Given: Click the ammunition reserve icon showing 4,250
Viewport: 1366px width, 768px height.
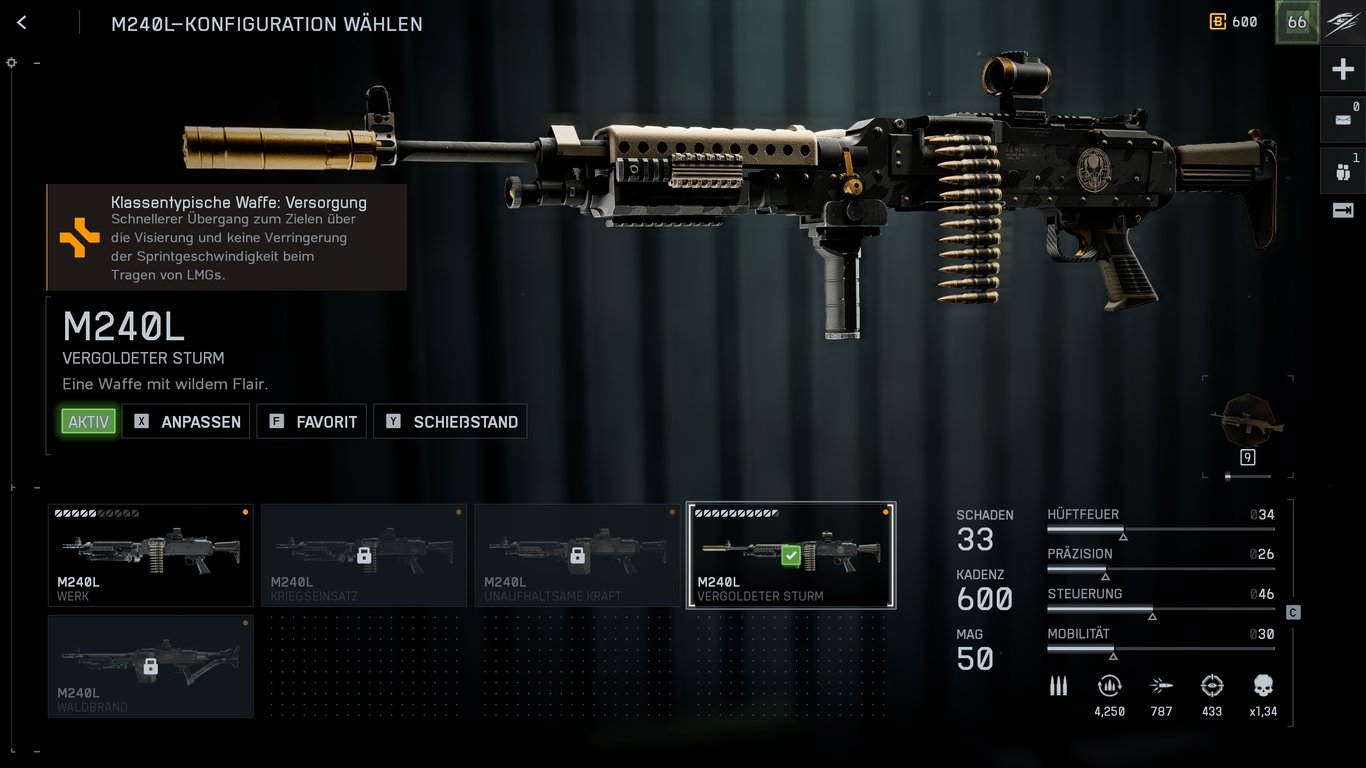Looking at the screenshot, I should pyautogui.click(x=1109, y=687).
